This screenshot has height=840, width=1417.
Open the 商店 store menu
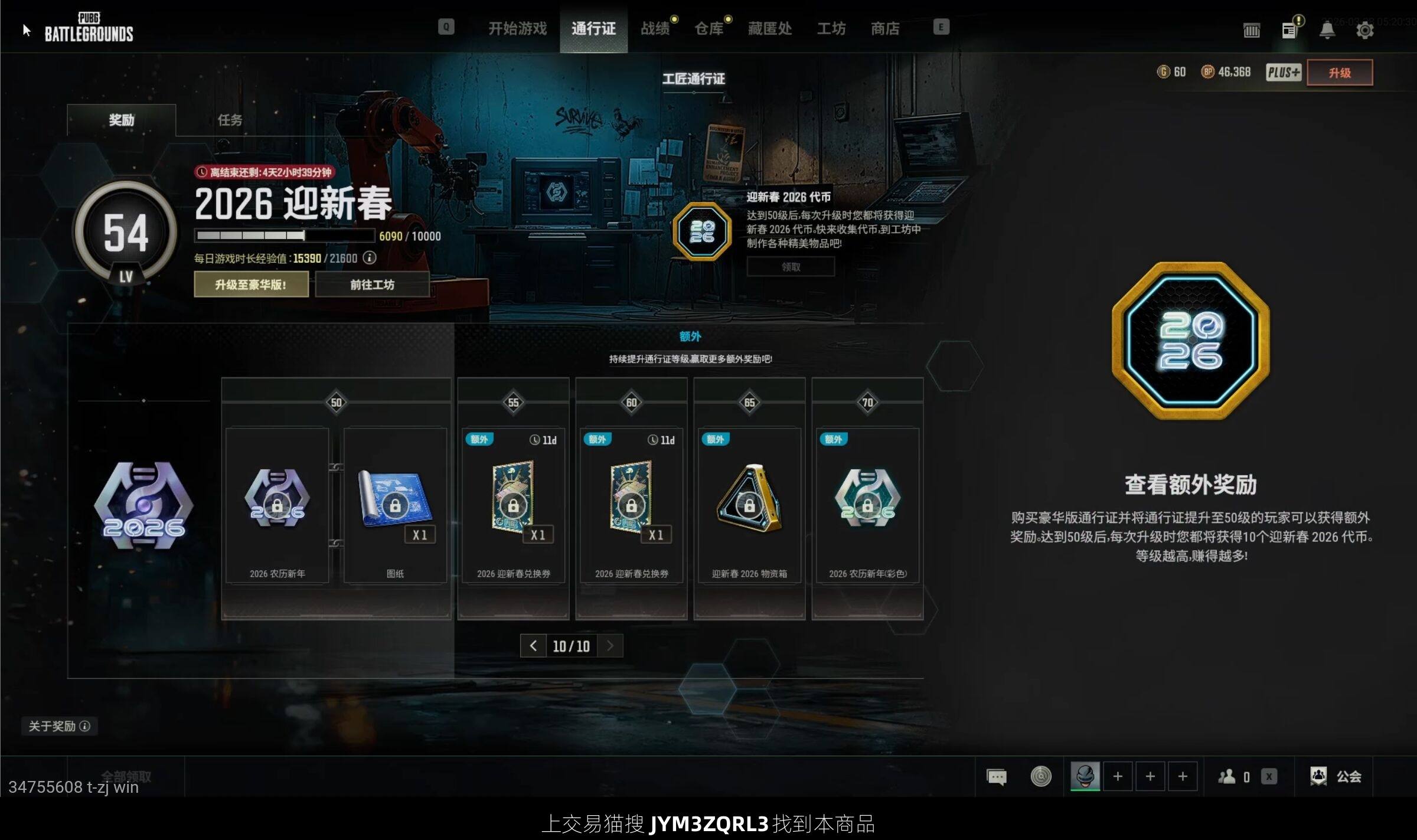(x=885, y=28)
